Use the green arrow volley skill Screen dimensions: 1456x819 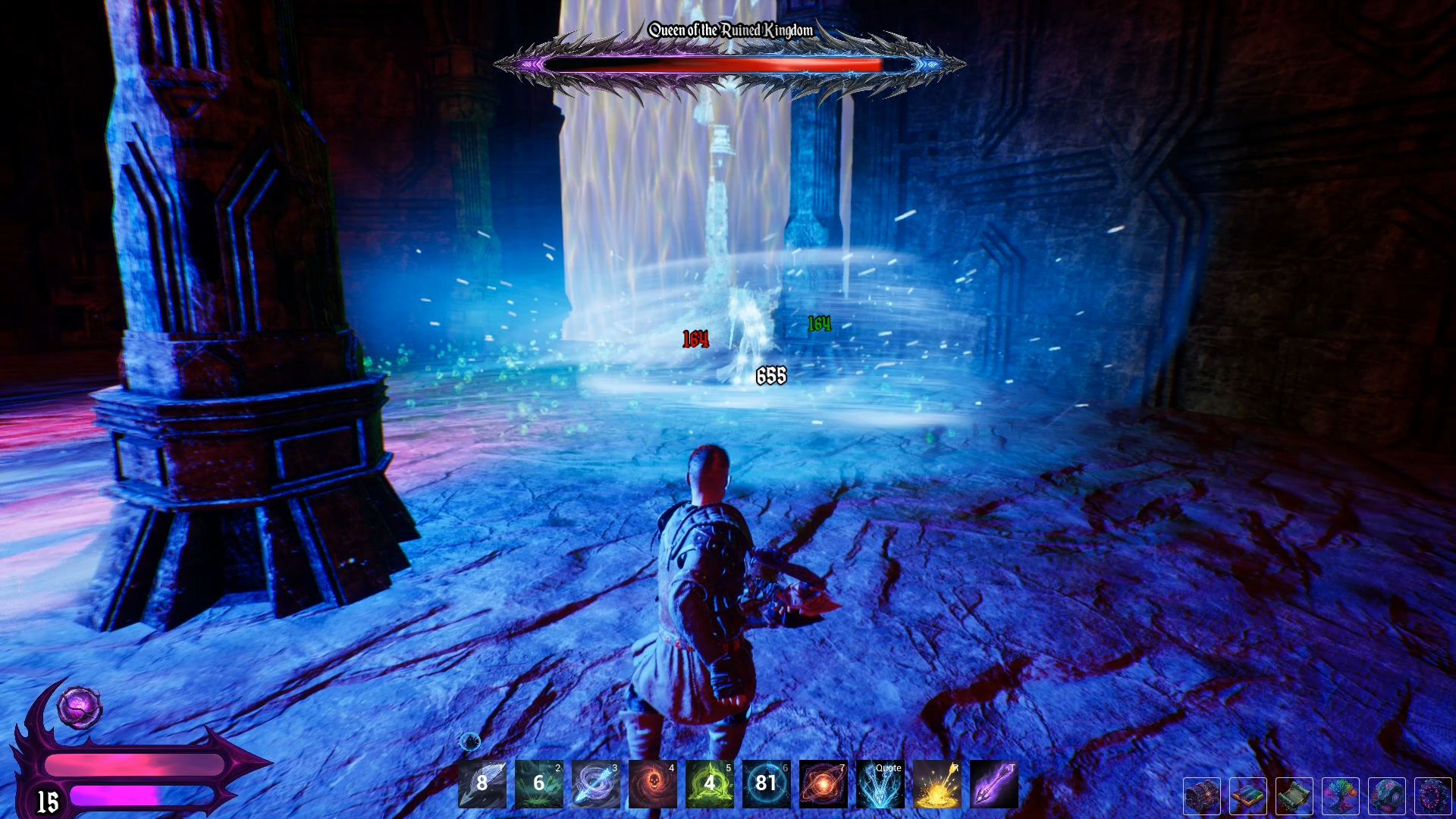click(x=539, y=783)
